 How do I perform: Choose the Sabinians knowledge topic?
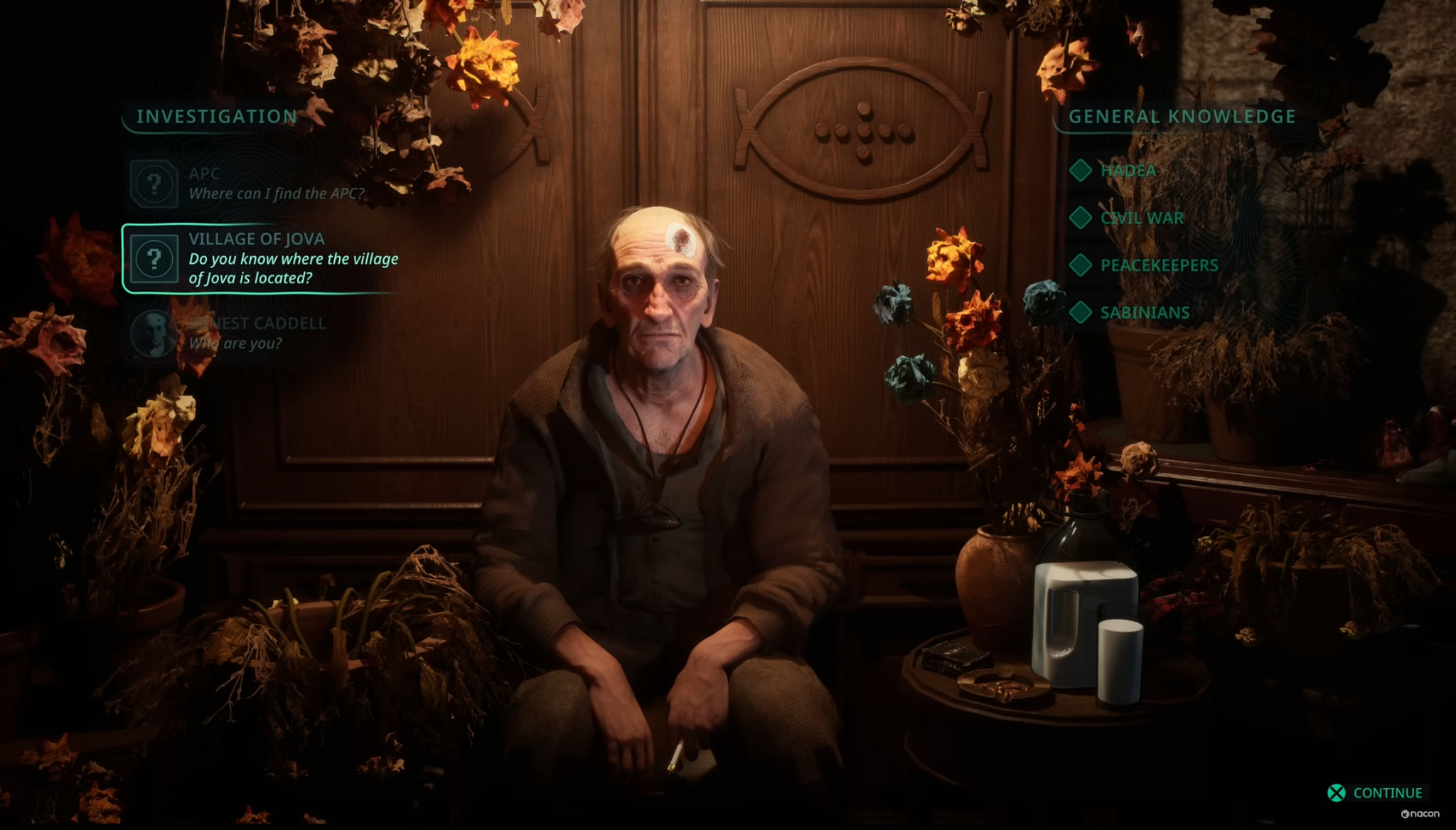point(1144,313)
